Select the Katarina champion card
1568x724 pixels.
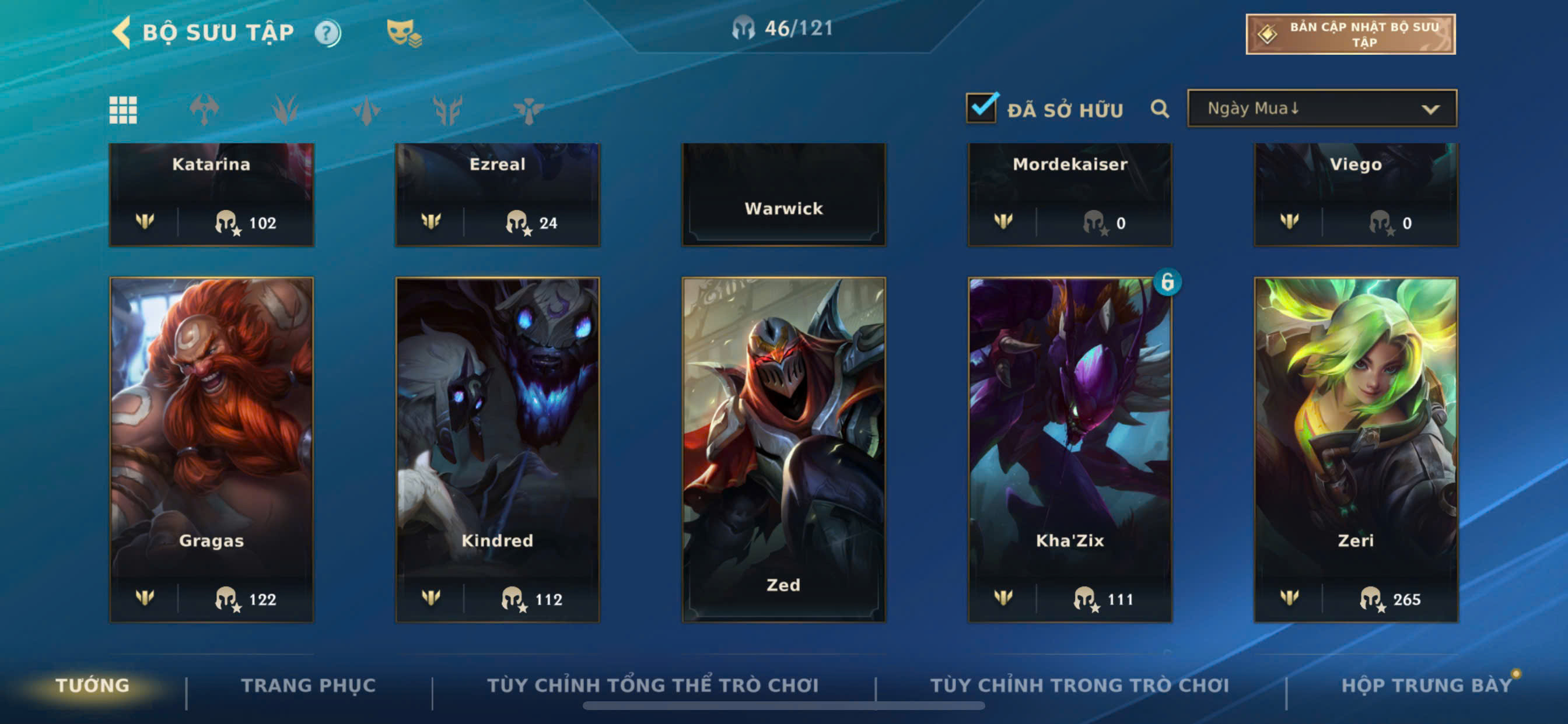[211, 194]
